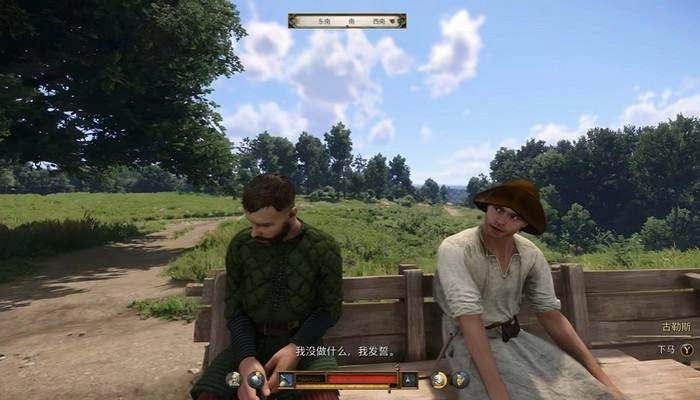Click the blade weapon icon by health bar
This screenshot has height=400, width=700.
285,380
